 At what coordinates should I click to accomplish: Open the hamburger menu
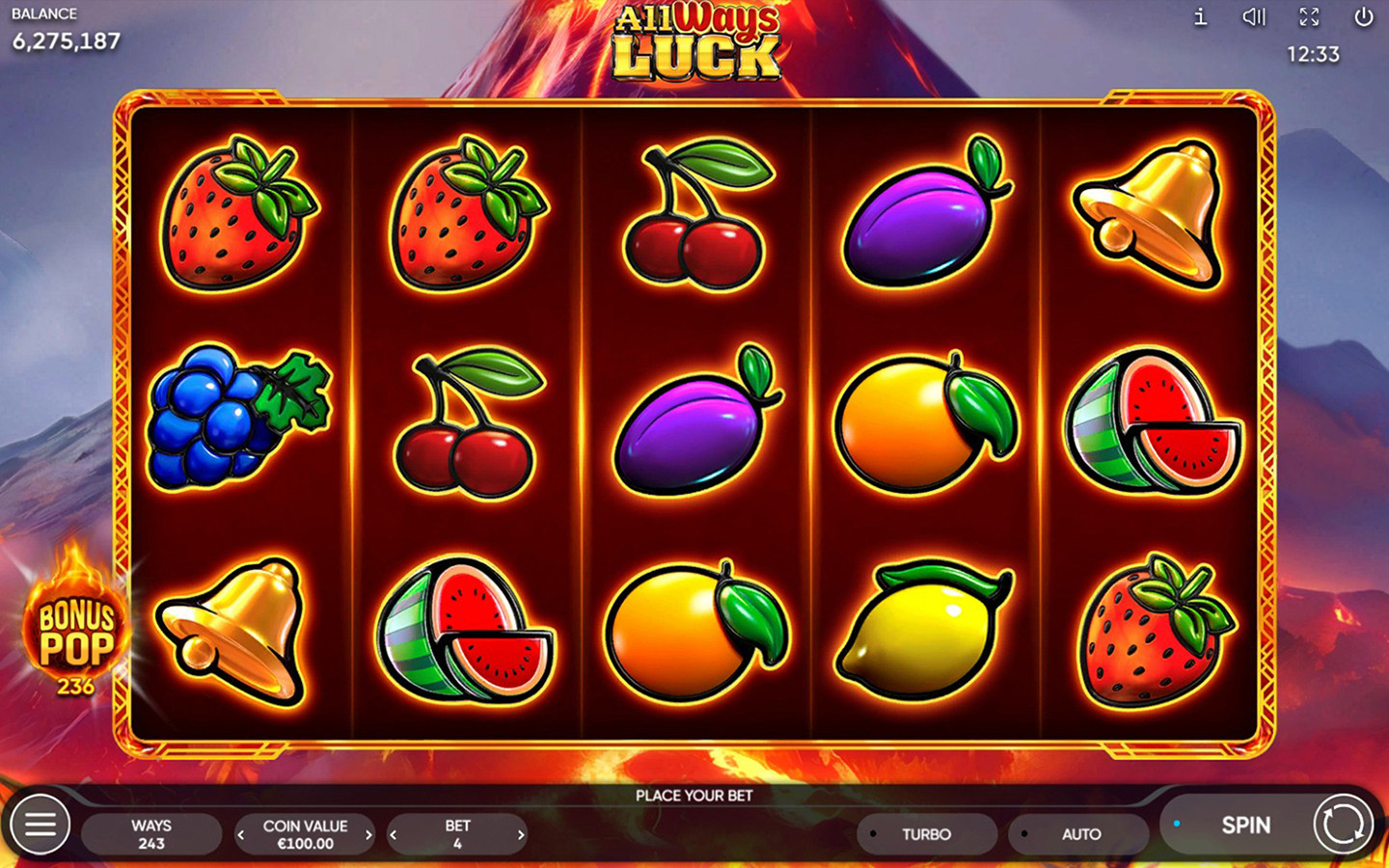pyautogui.click(x=40, y=826)
